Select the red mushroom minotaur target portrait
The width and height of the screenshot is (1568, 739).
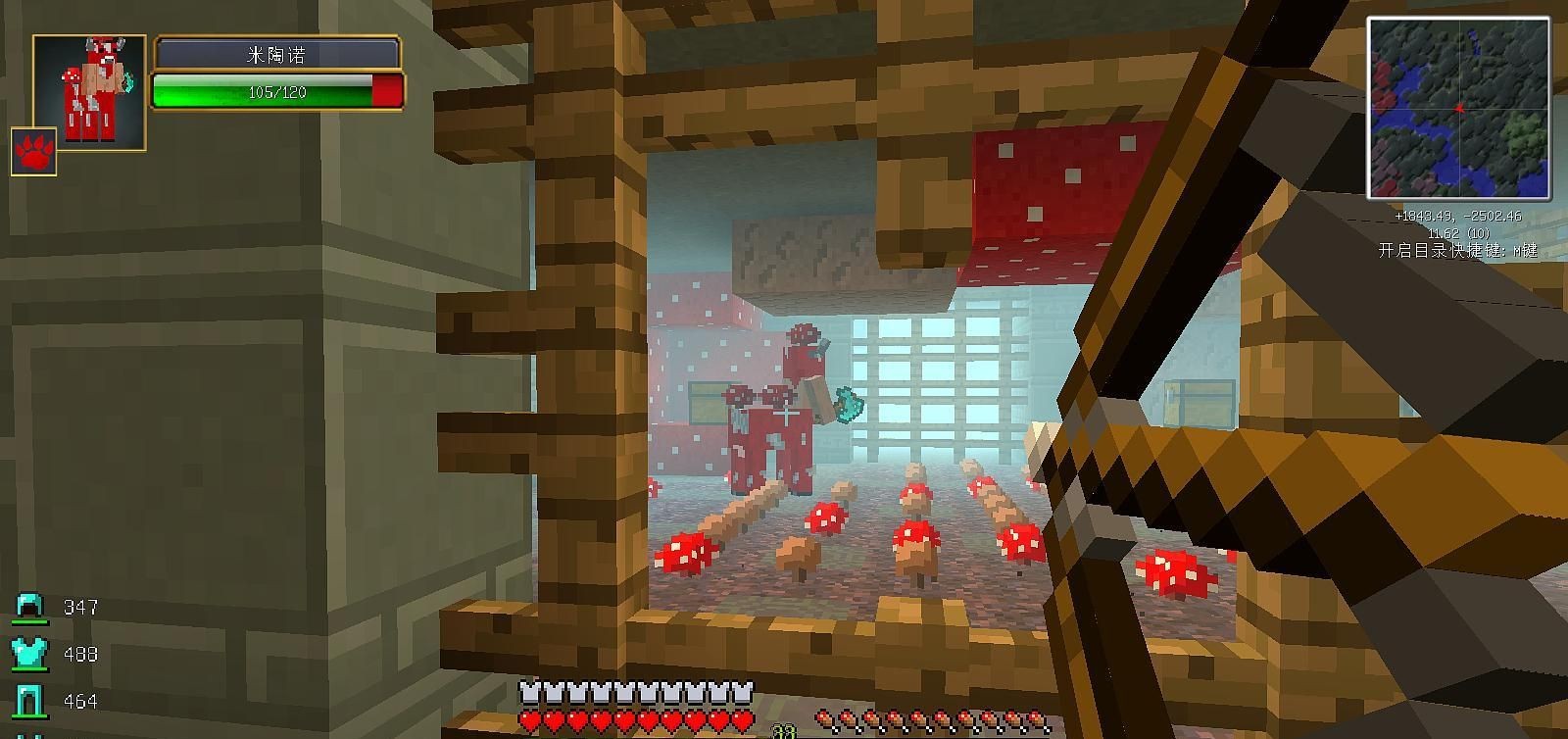pyautogui.click(x=89, y=91)
